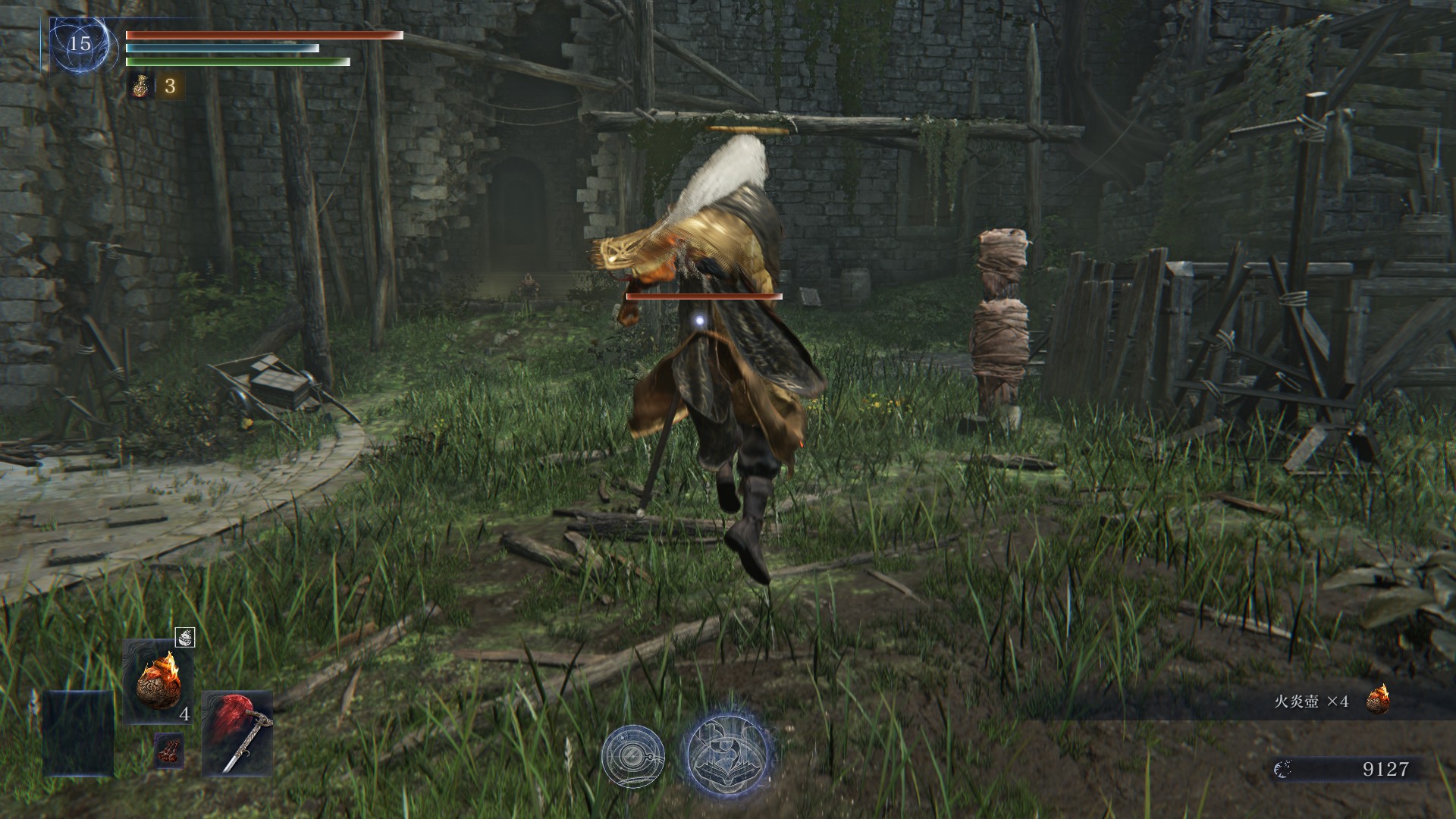This screenshot has height=819, width=1456.
Task: Select the firebomb item slot
Action: coord(158,681)
